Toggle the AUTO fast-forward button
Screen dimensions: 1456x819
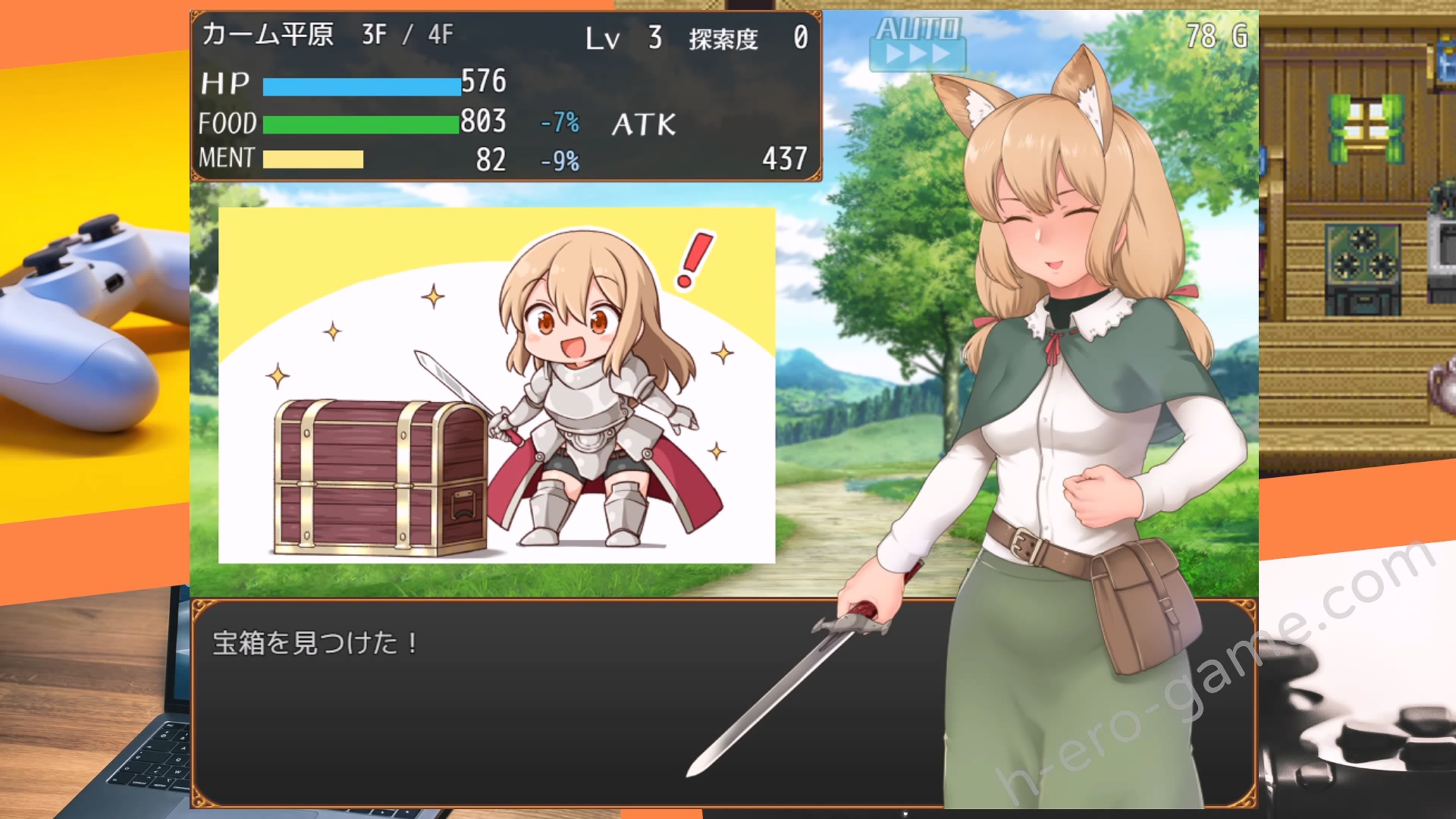coord(918,43)
